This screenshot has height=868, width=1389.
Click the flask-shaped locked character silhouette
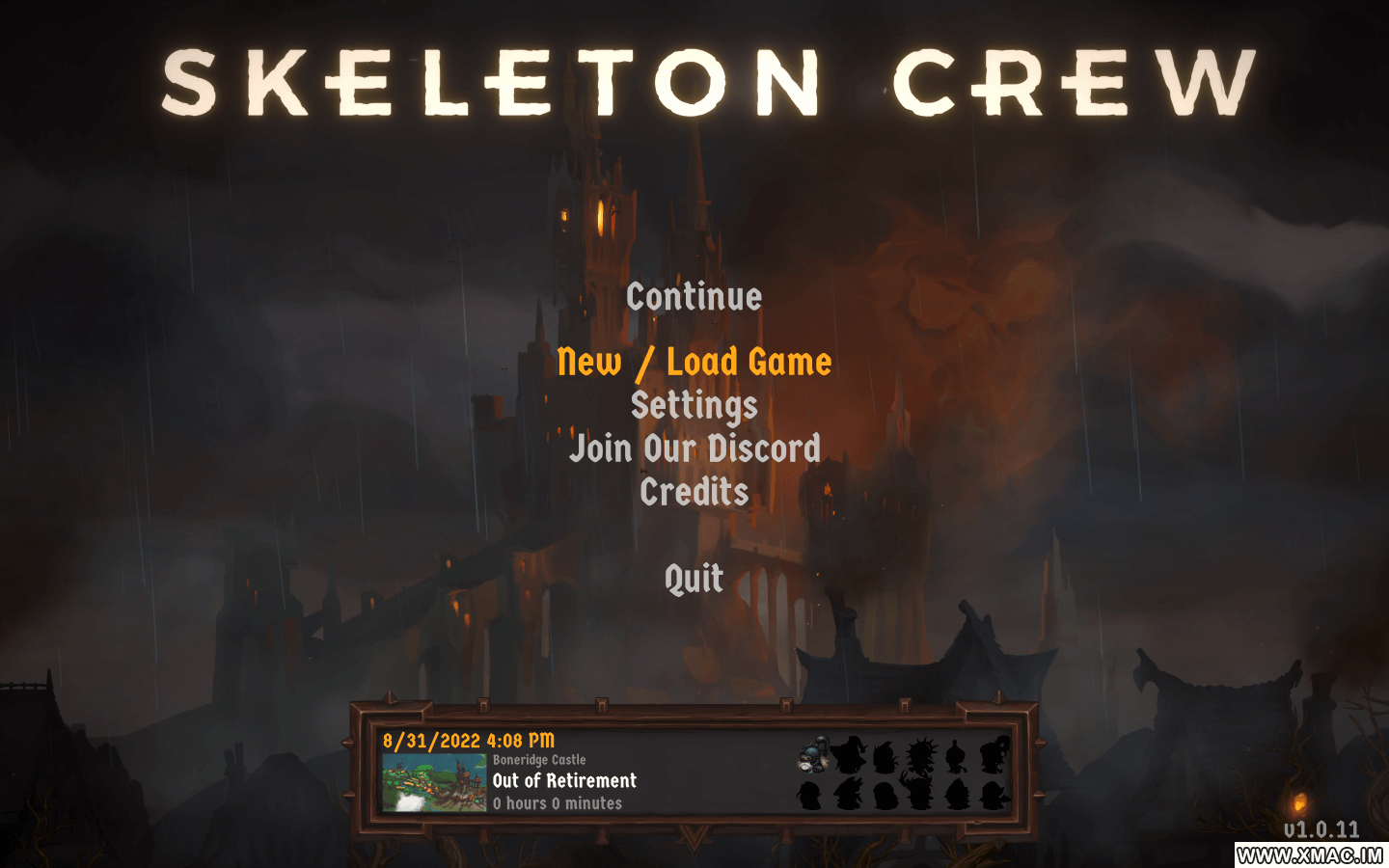pos(955,755)
